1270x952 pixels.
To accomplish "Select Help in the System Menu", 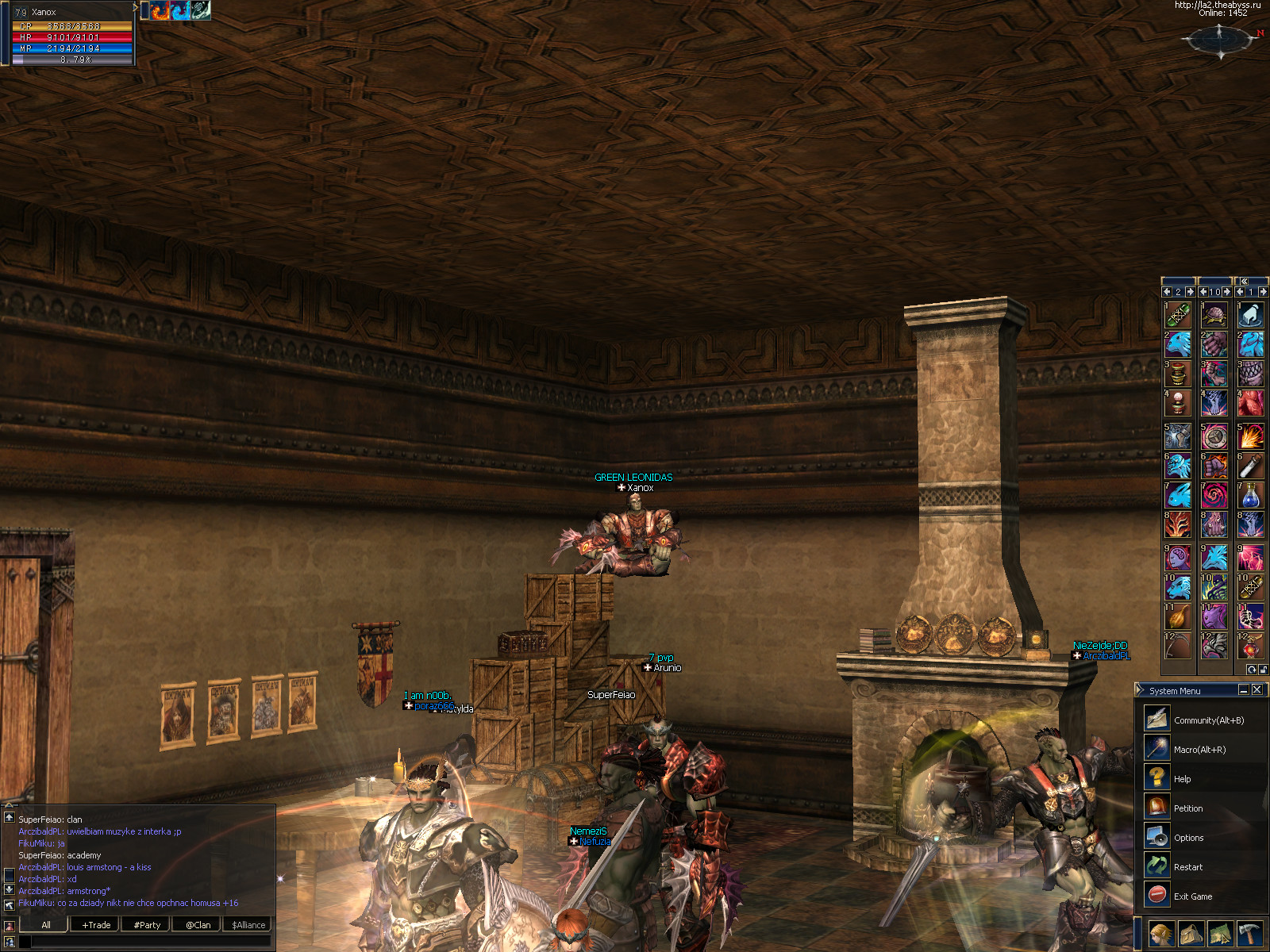I will pyautogui.click(x=1182, y=778).
